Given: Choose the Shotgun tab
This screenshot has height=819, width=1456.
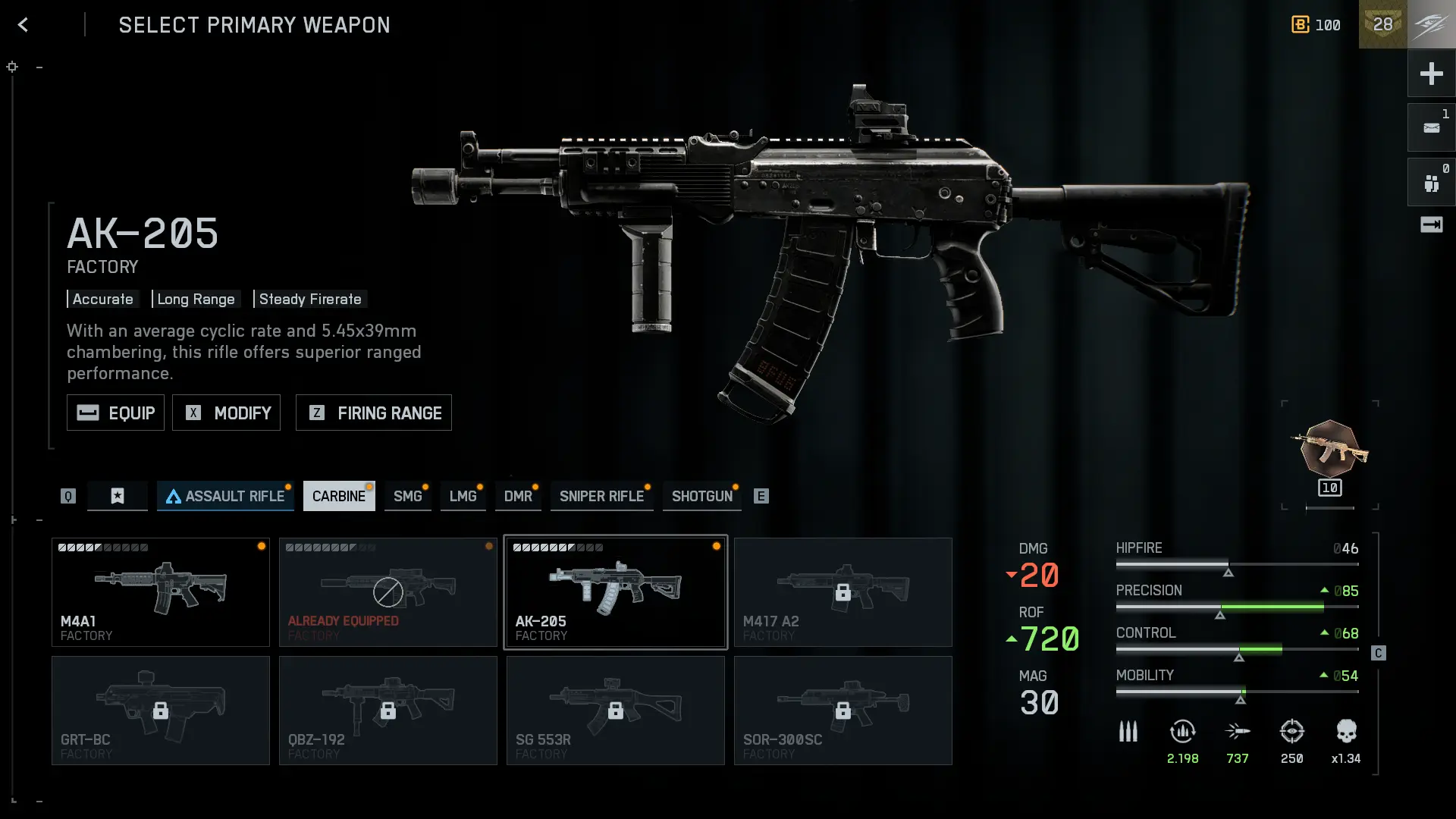Looking at the screenshot, I should 701,496.
